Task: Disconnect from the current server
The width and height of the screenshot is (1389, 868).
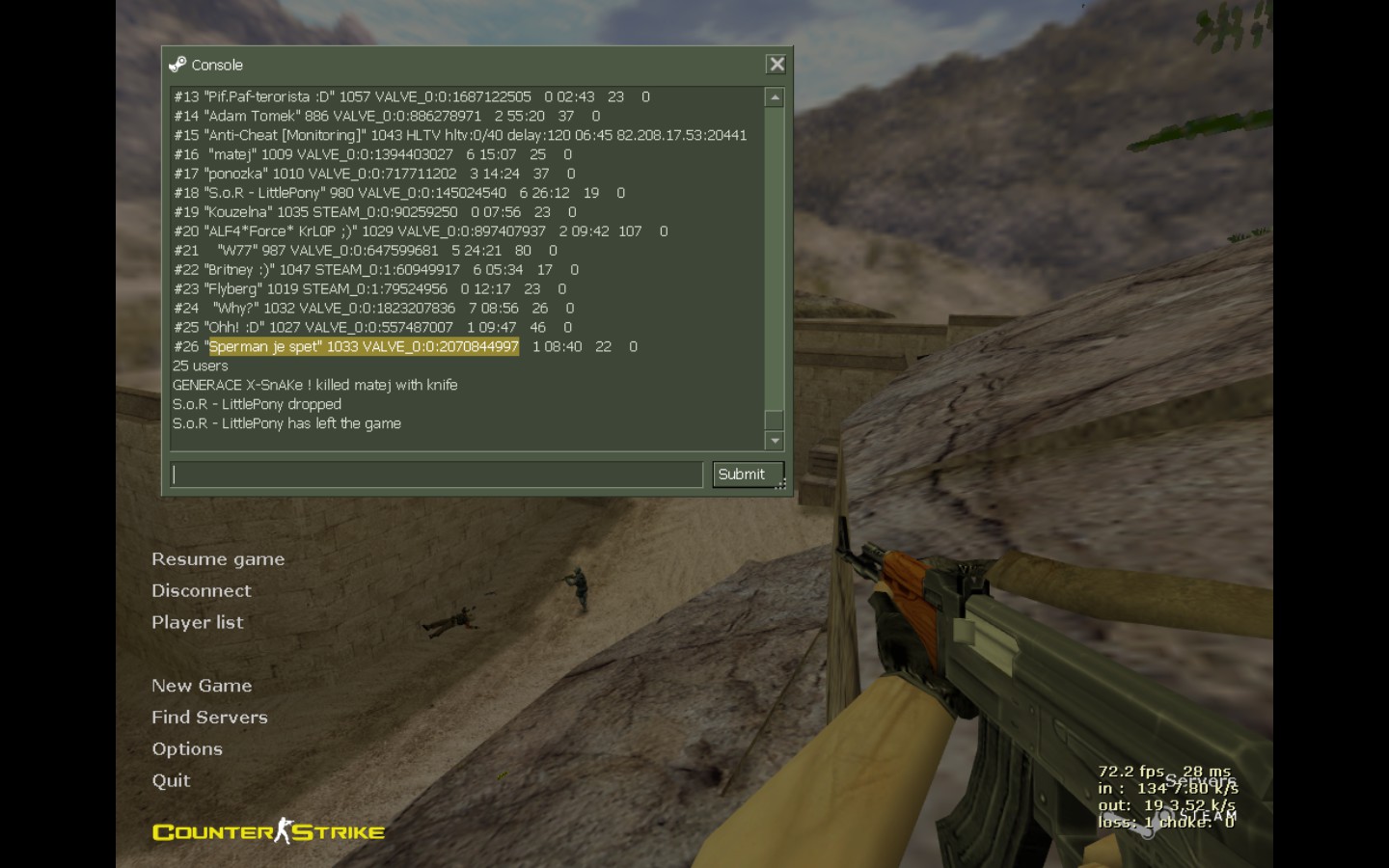Action: tap(201, 591)
